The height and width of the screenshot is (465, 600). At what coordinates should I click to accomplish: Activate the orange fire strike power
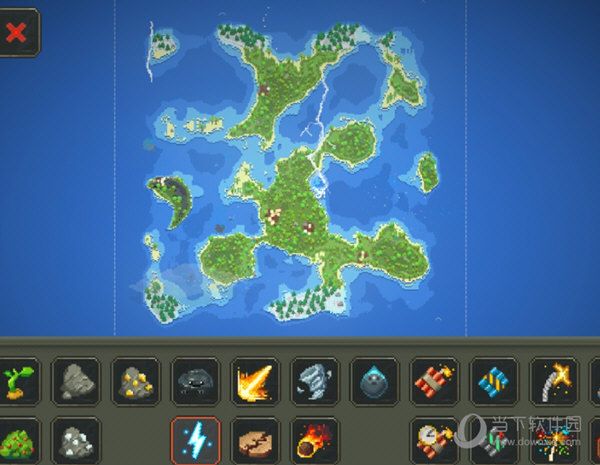(255, 381)
